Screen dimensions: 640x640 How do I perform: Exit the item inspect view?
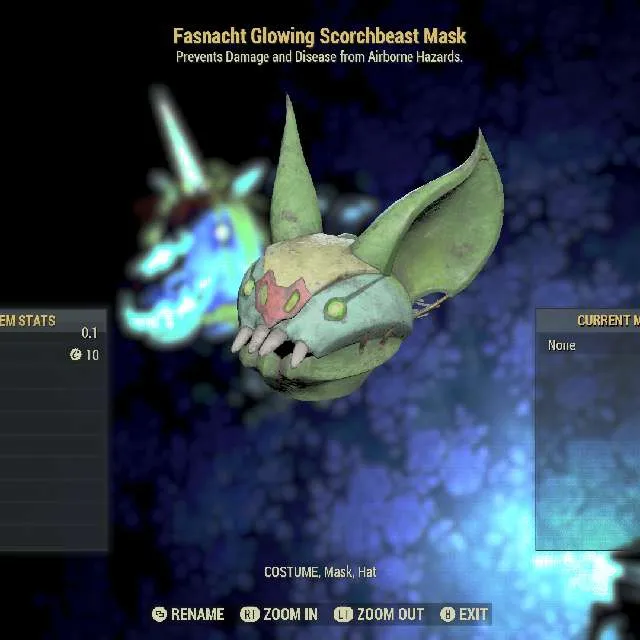point(464,614)
